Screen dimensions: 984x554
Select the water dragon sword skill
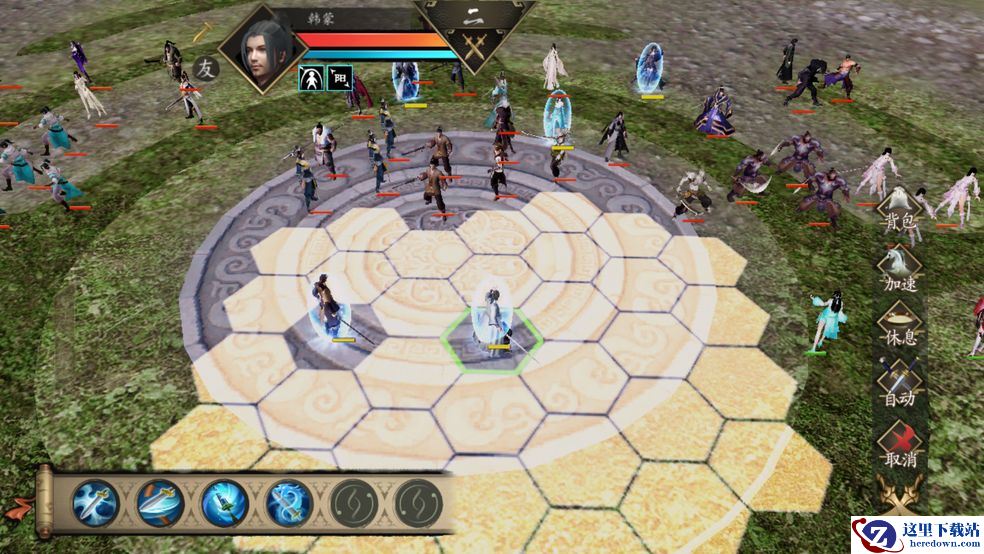click(290, 502)
